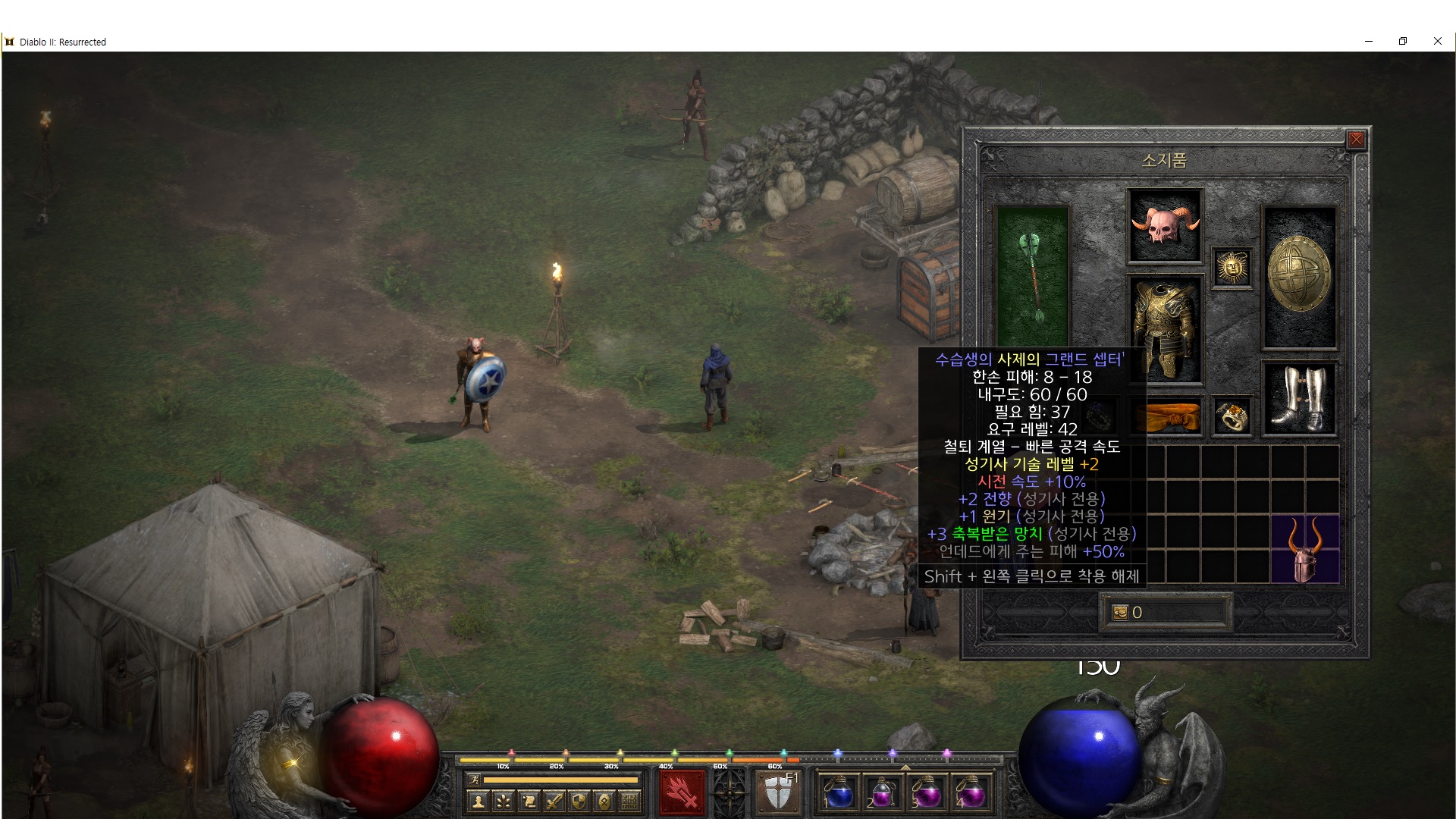
Task: Select the equipped orange gem ring
Action: point(1232,416)
